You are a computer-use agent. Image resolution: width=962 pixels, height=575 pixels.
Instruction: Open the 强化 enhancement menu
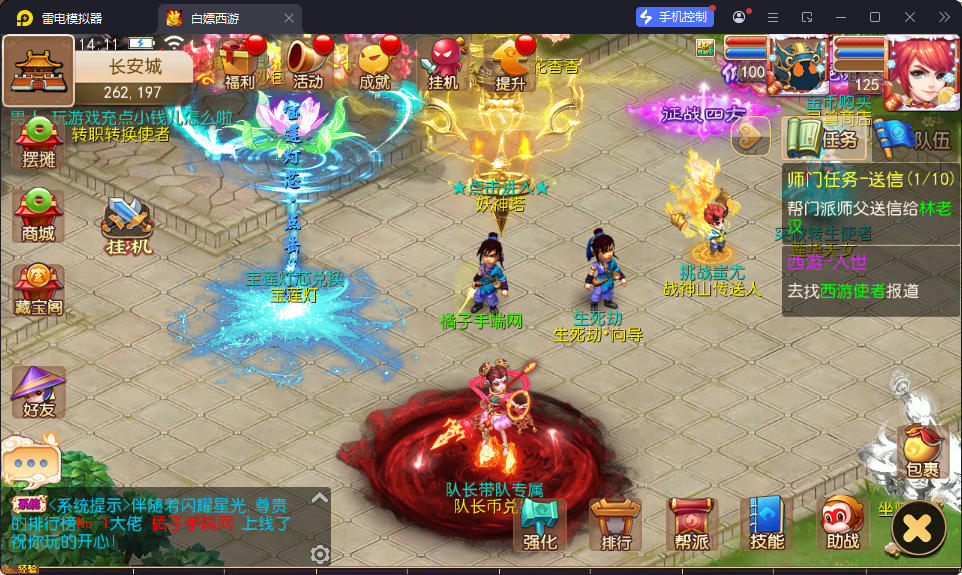pos(540,524)
